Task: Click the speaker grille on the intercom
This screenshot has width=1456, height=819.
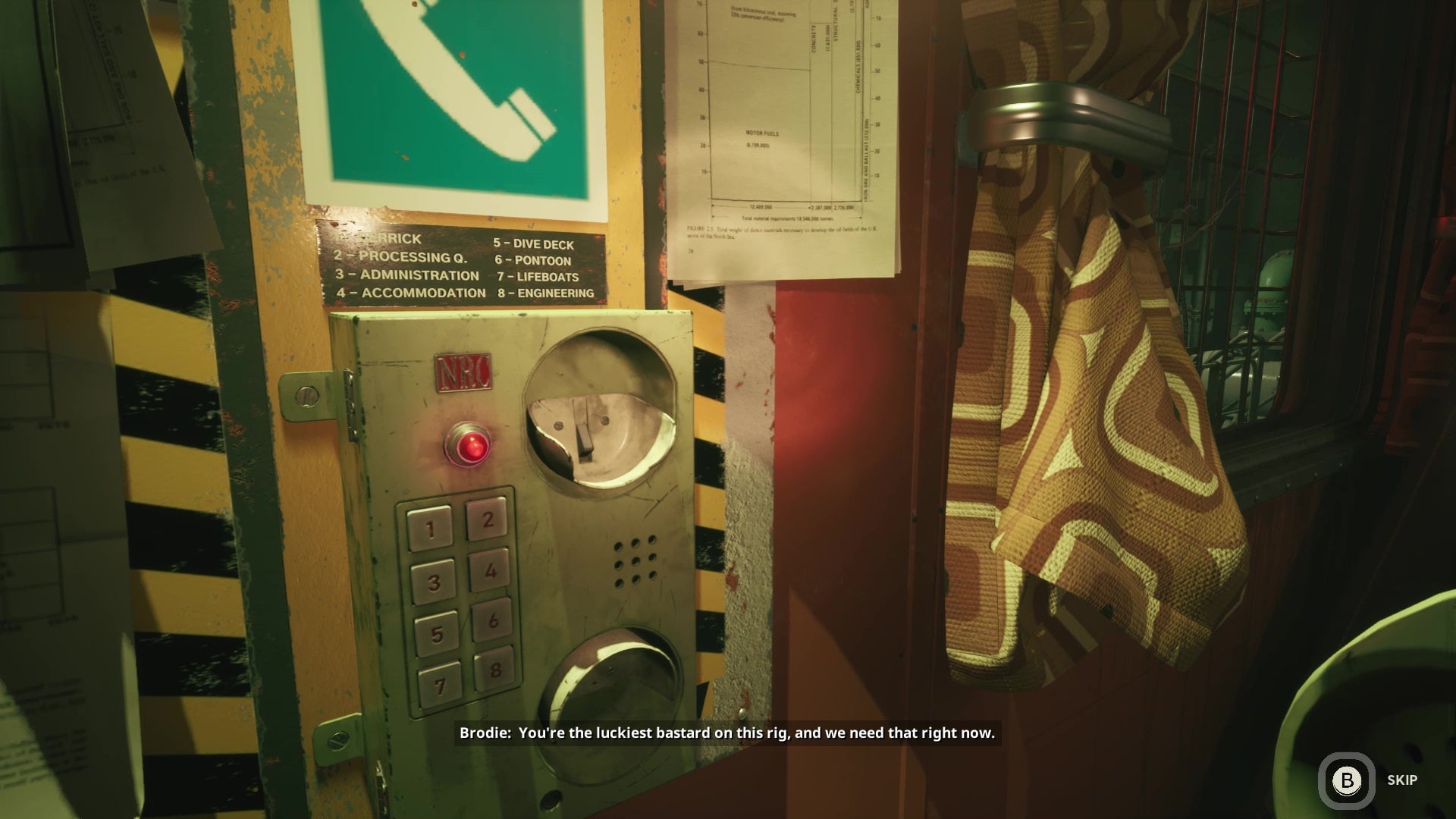Action: [634, 559]
